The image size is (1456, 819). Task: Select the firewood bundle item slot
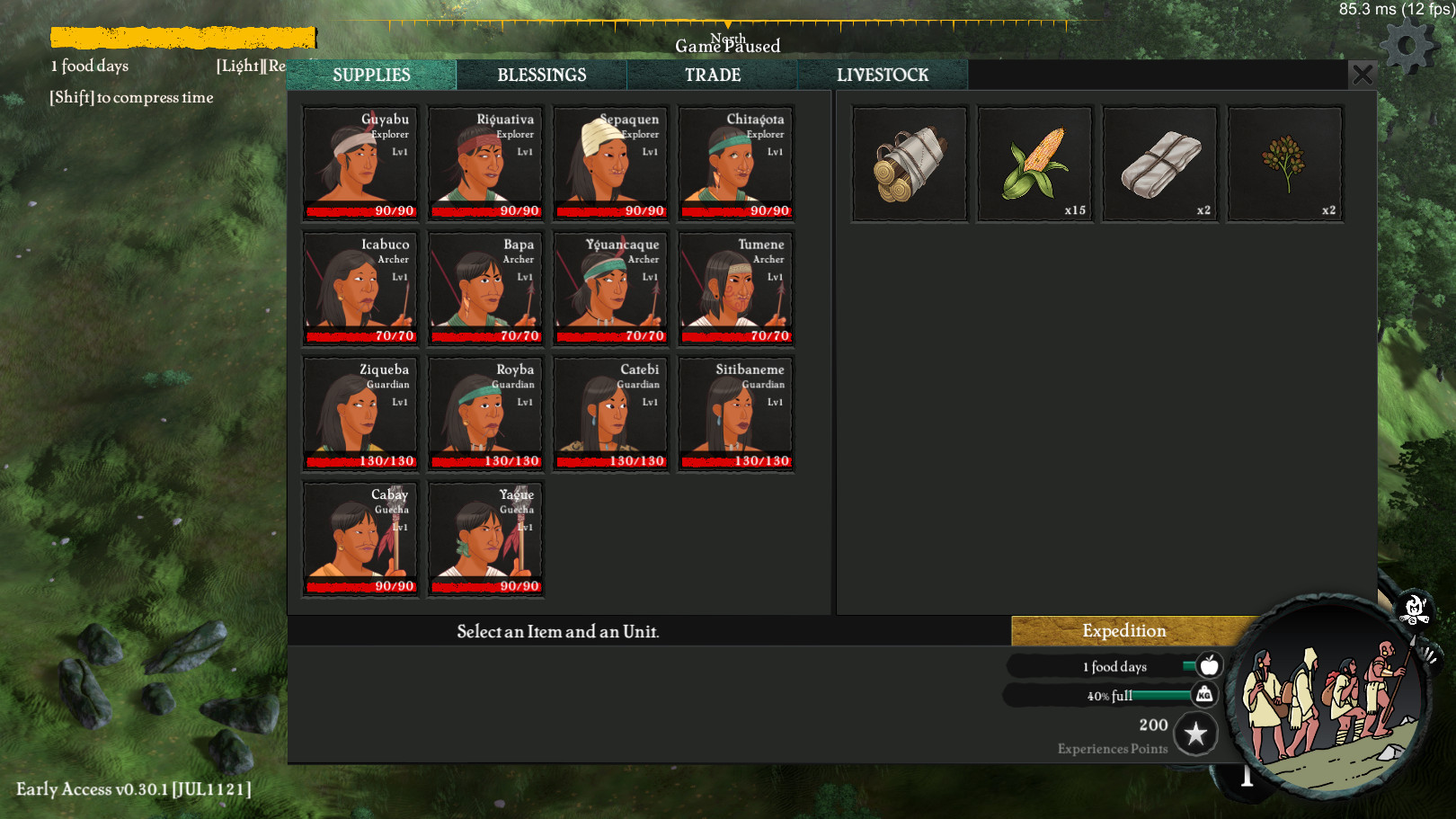[910, 164]
